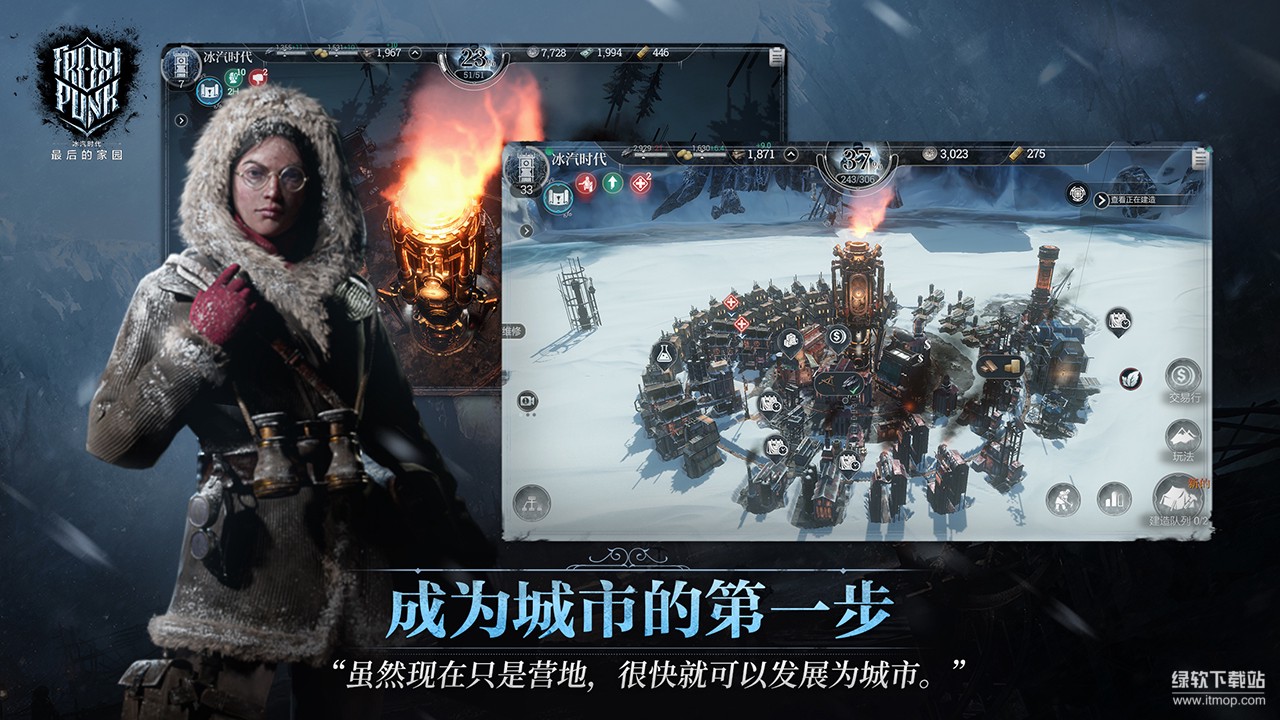Open the balance scale law icon bottom left

pyautogui.click(x=532, y=502)
